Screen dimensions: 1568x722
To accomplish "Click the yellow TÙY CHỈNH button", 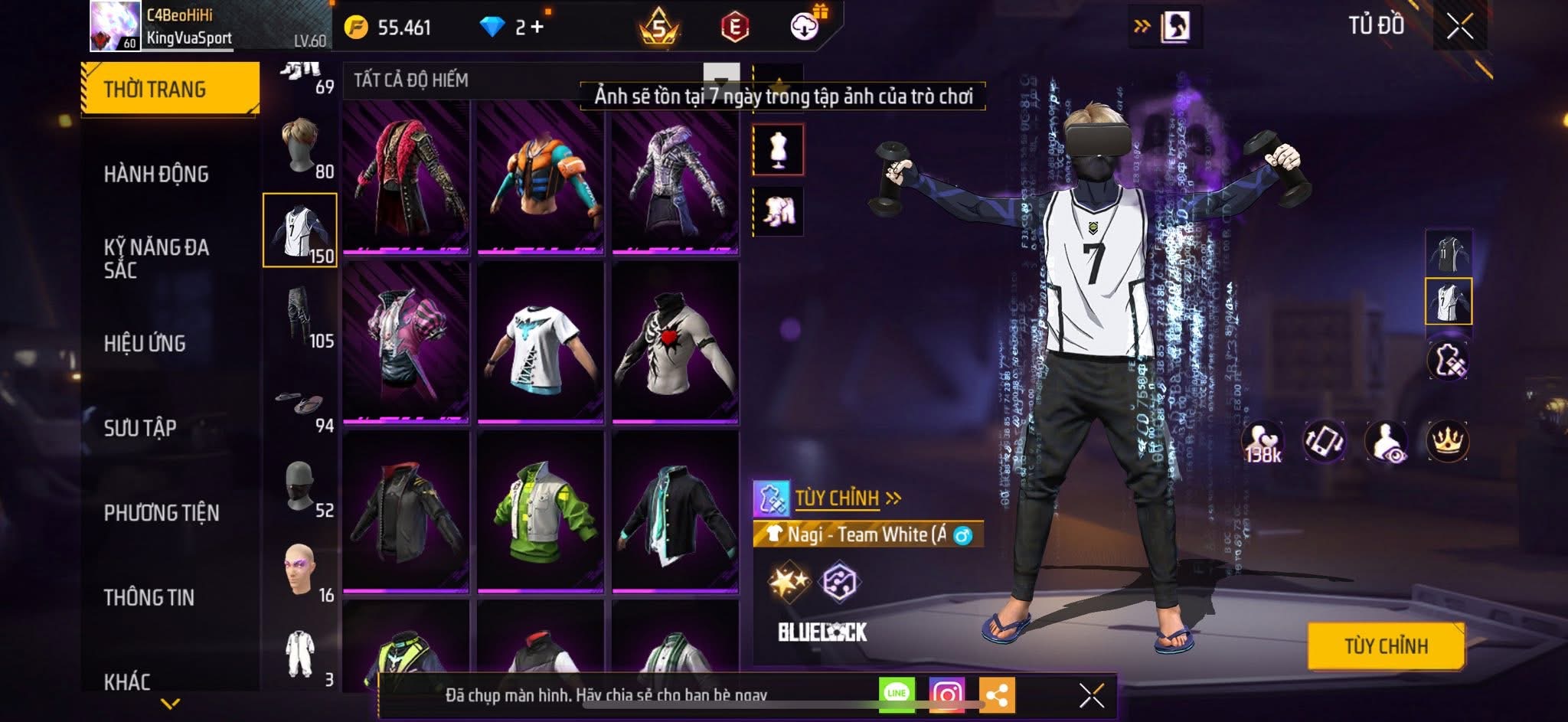I will pos(1386,646).
